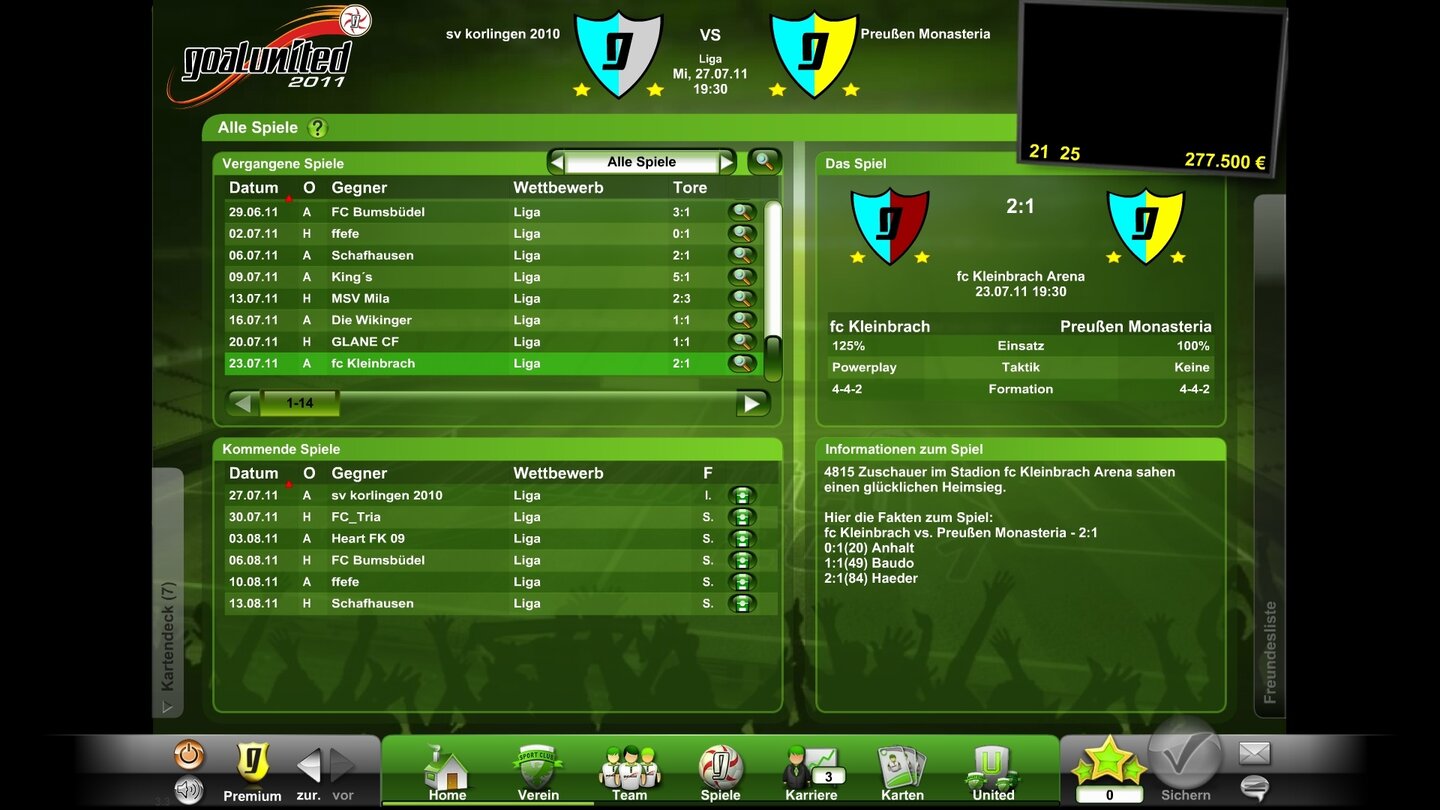Open the Karten card deck icon
1440x810 pixels.
tap(901, 768)
